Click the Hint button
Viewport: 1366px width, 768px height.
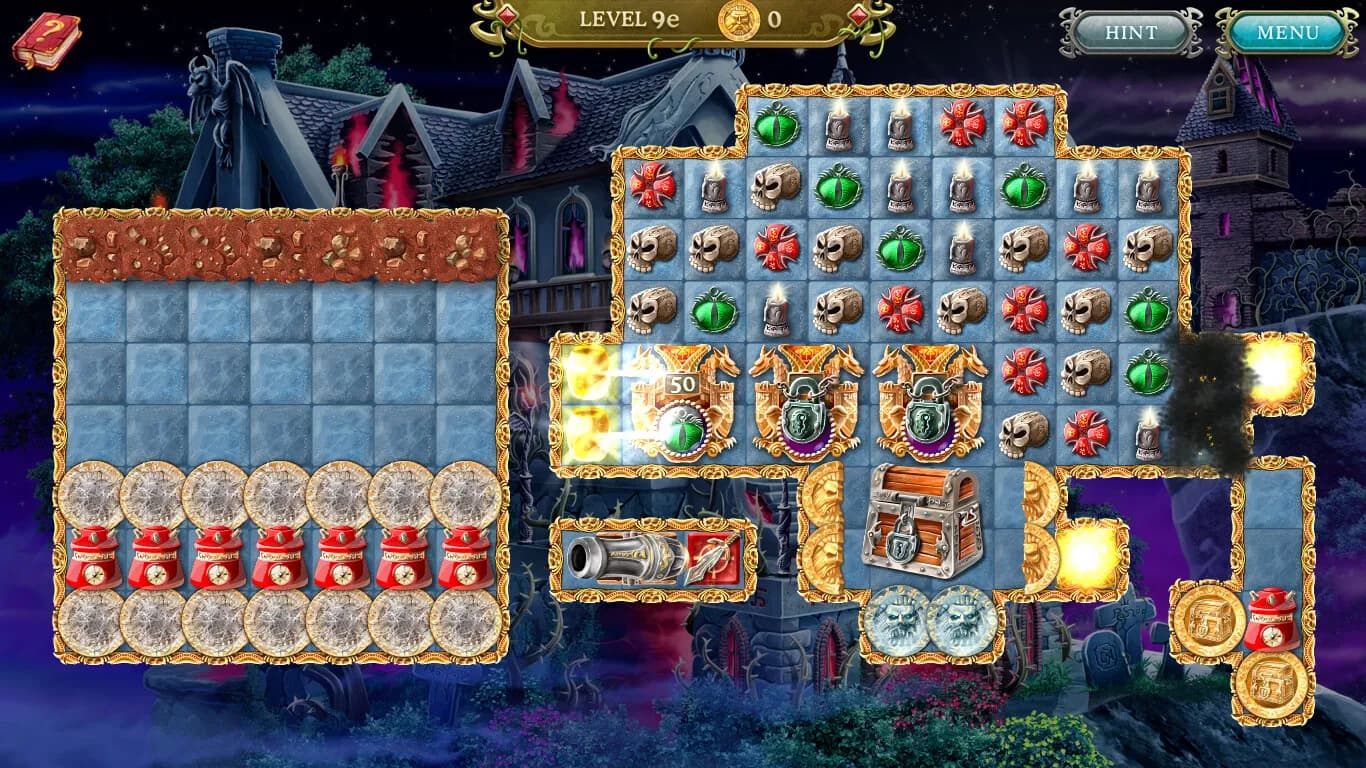[x=1131, y=31]
